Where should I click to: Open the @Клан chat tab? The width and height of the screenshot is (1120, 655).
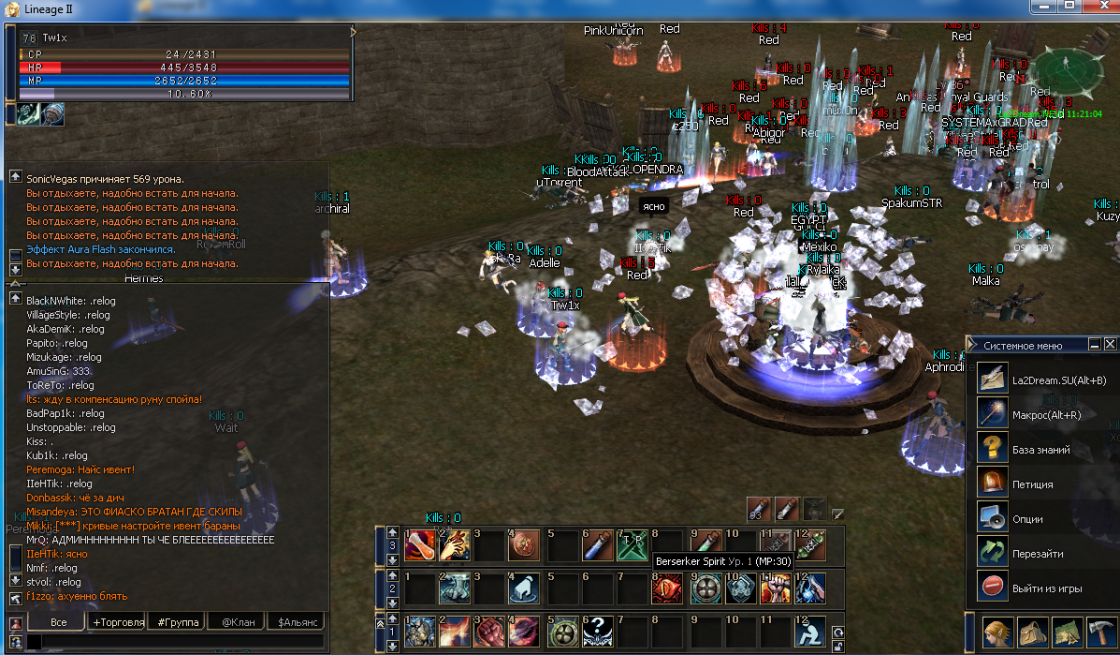pos(237,622)
